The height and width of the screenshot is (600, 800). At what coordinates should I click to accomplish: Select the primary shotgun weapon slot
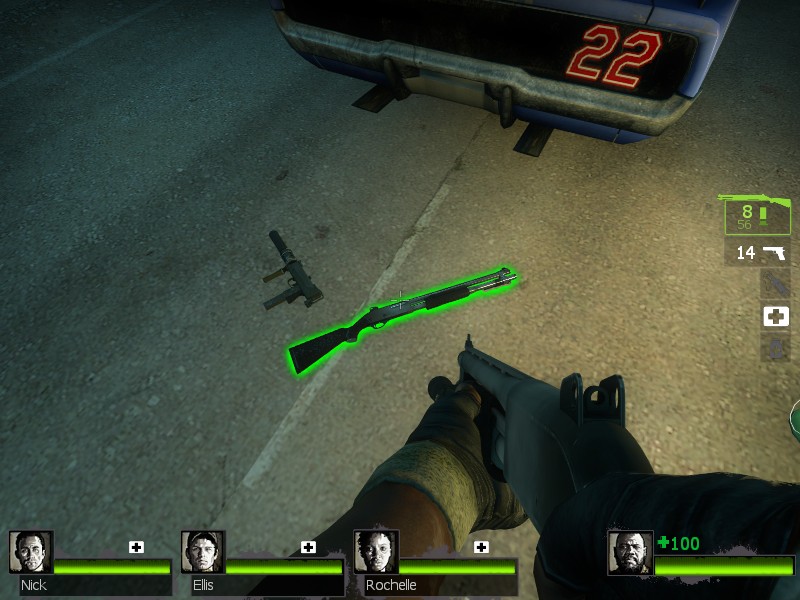coord(757,214)
